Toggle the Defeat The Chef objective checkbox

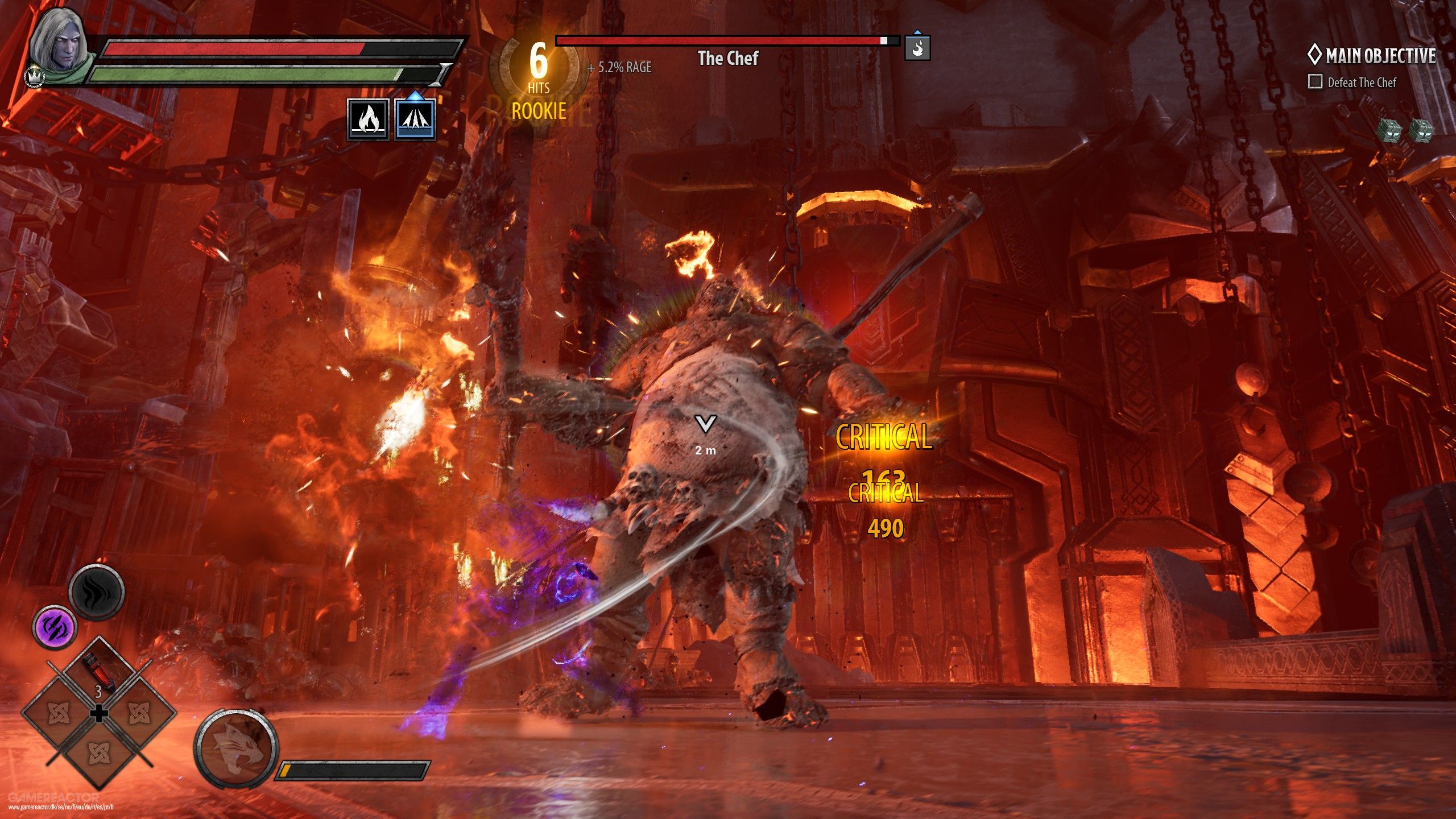1315,82
